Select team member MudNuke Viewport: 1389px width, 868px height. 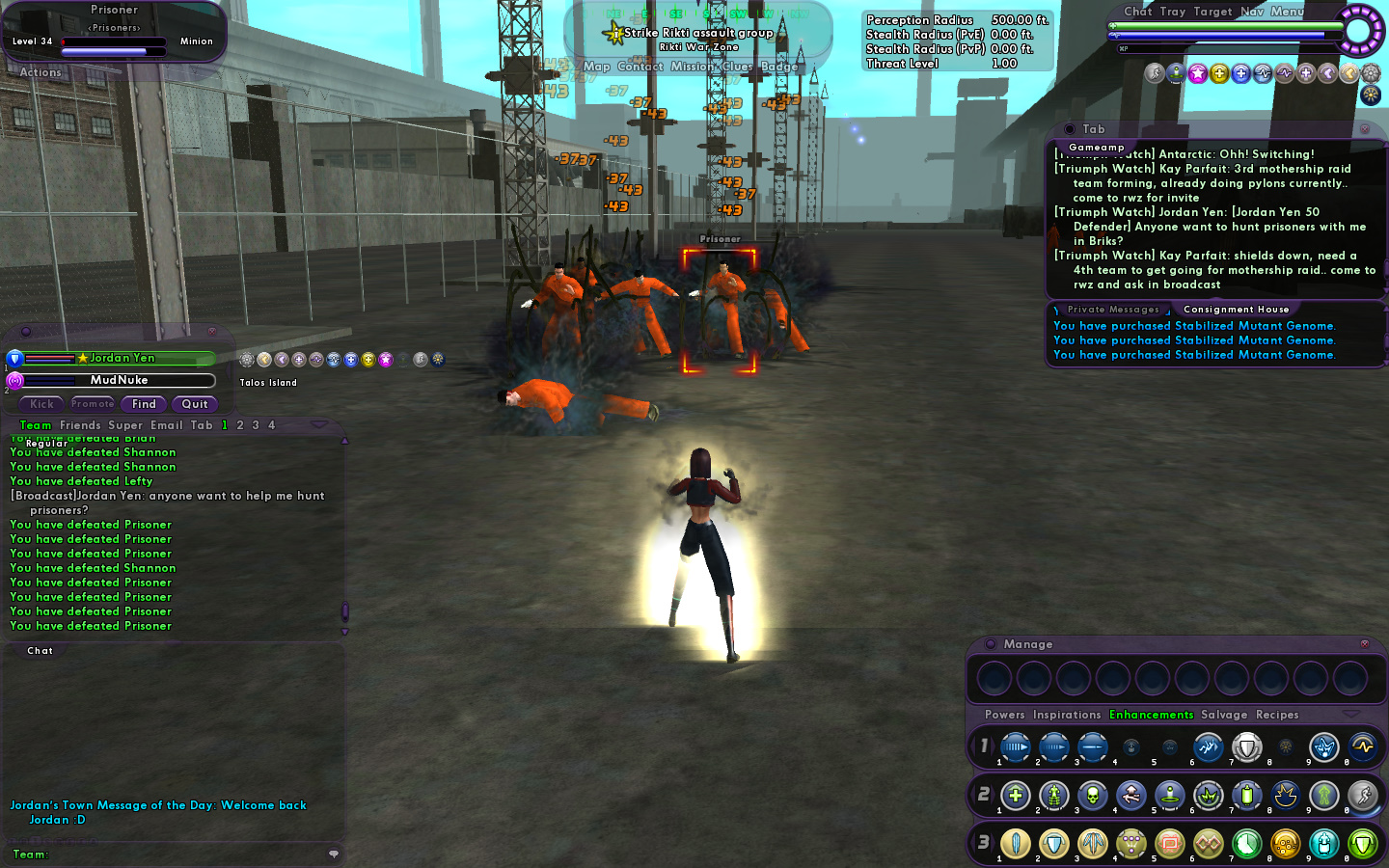[119, 380]
